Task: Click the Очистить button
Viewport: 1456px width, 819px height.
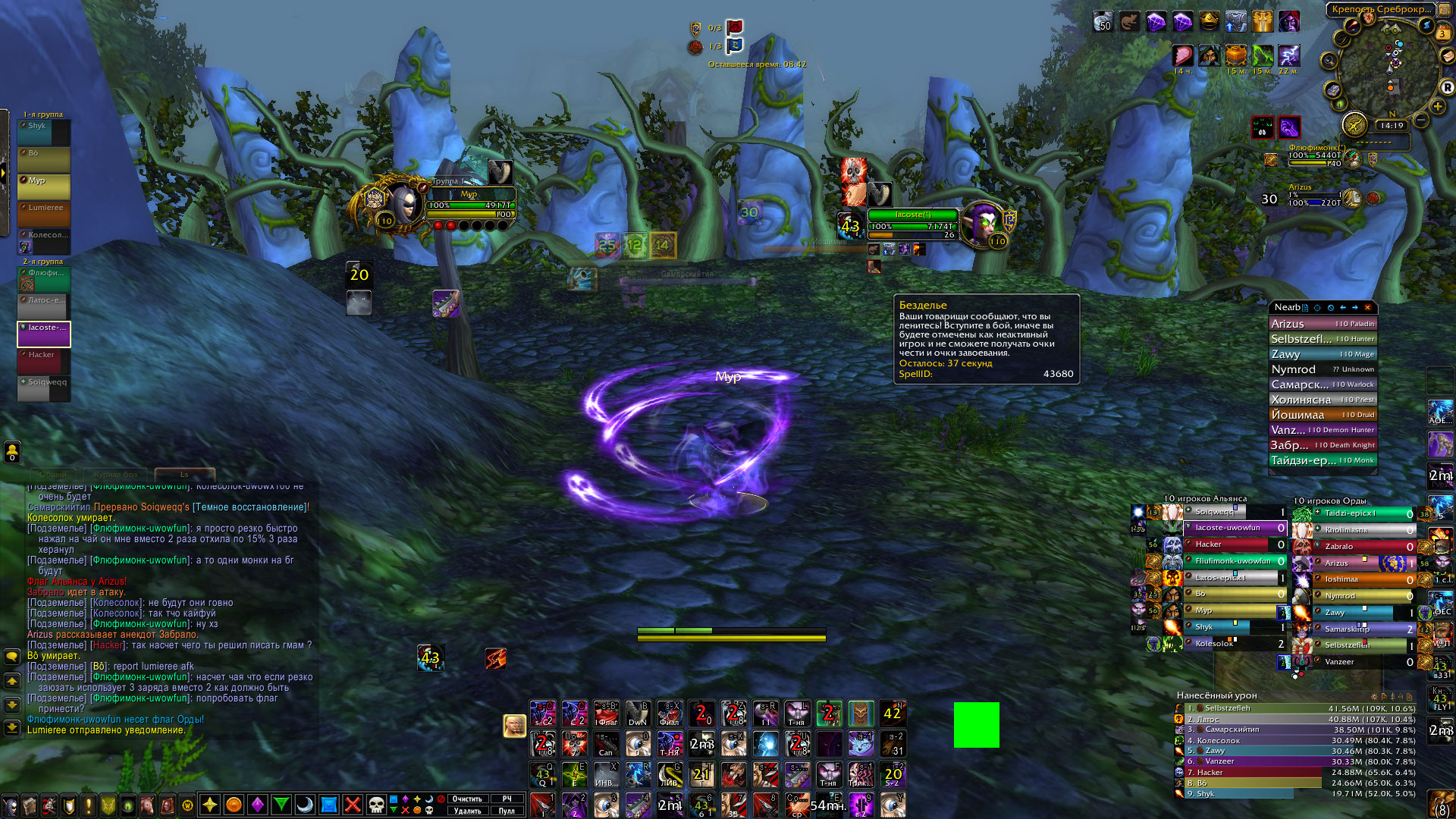Action: [467, 799]
